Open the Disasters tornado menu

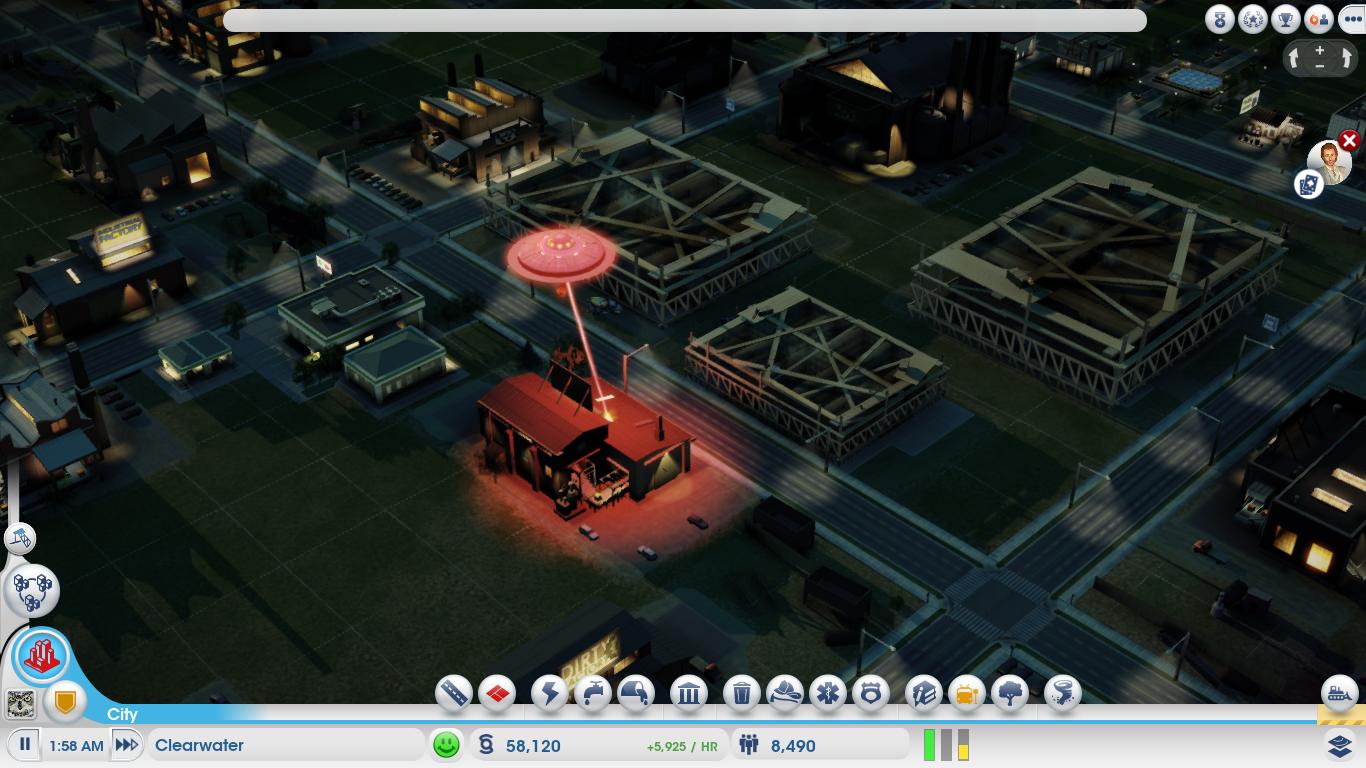point(1062,692)
